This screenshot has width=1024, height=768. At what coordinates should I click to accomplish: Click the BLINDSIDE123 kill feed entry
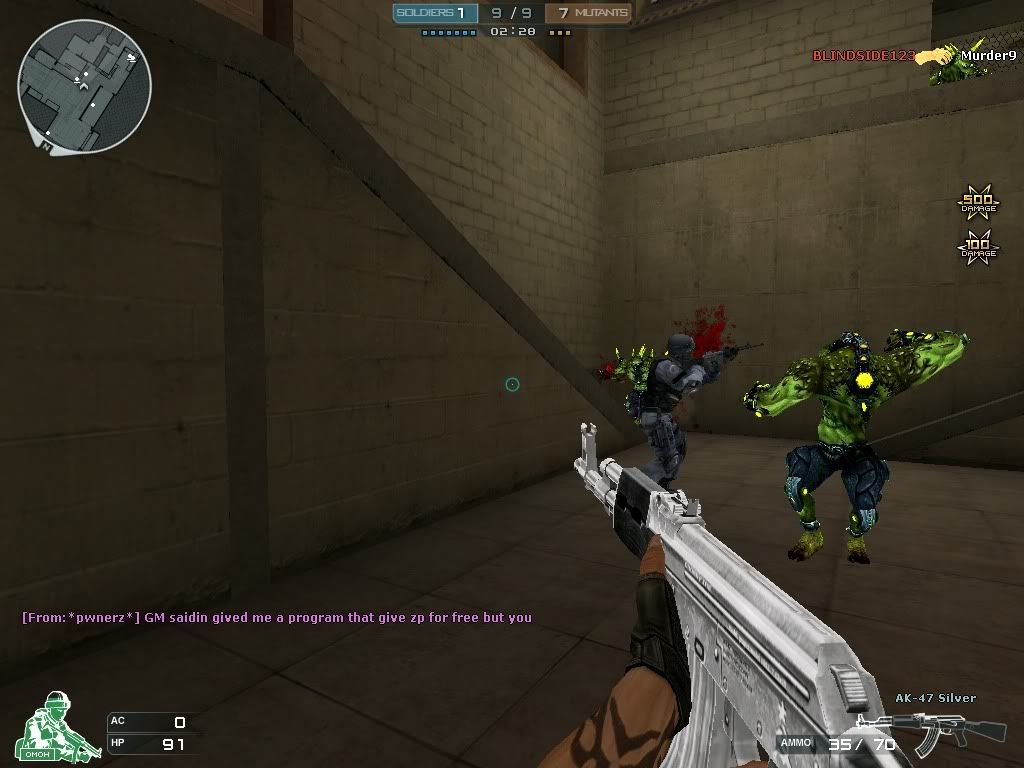coord(863,56)
